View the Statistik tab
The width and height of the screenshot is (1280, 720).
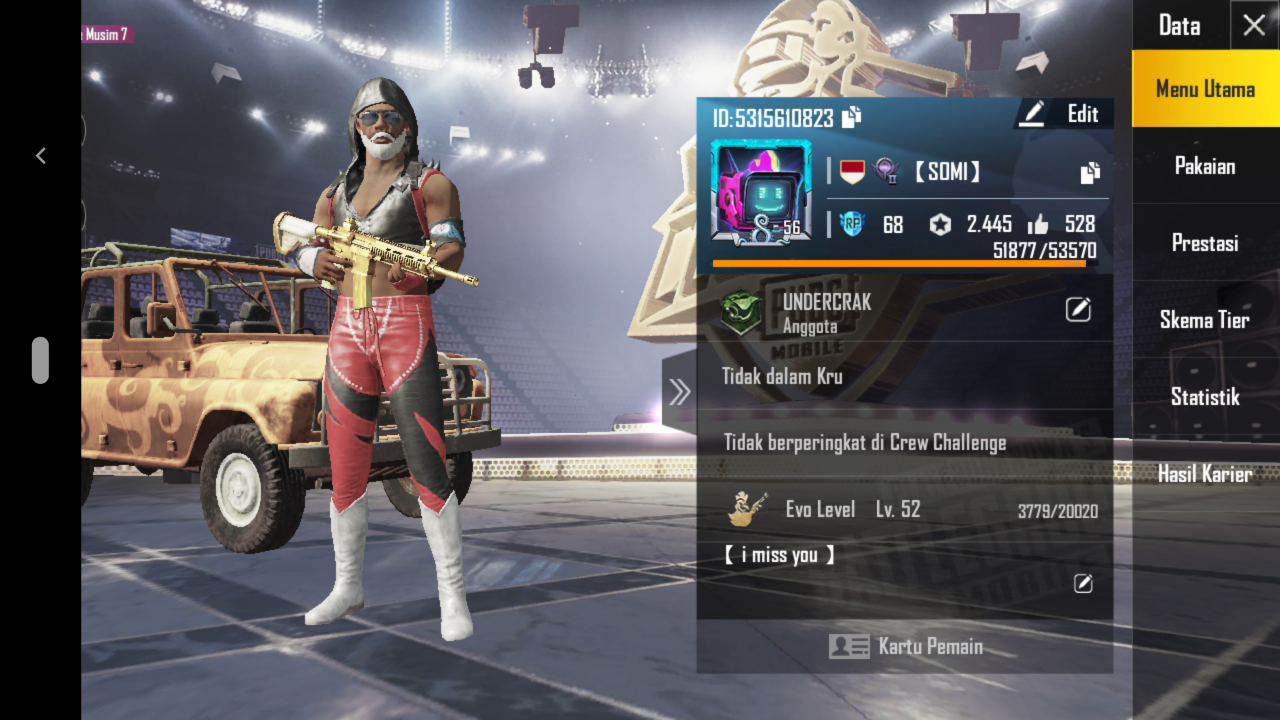pos(1205,397)
